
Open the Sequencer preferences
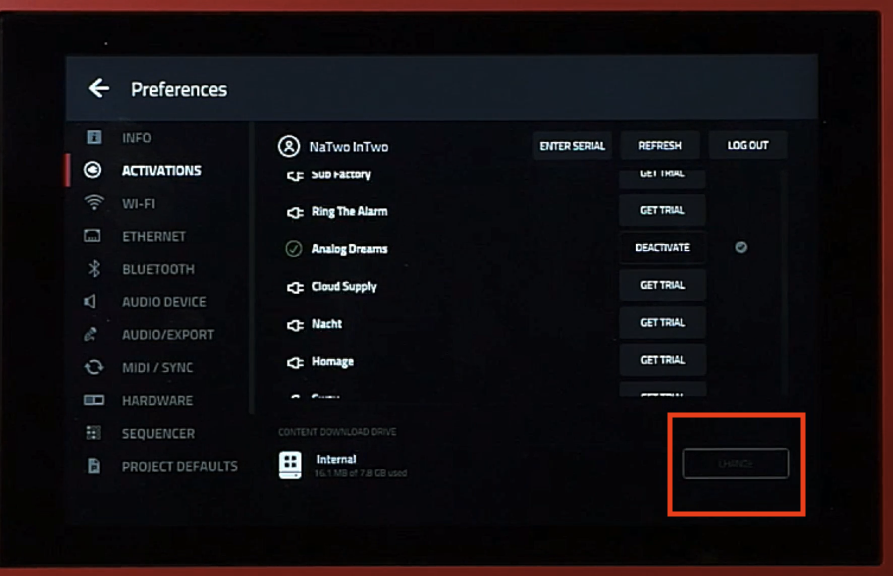coord(158,434)
